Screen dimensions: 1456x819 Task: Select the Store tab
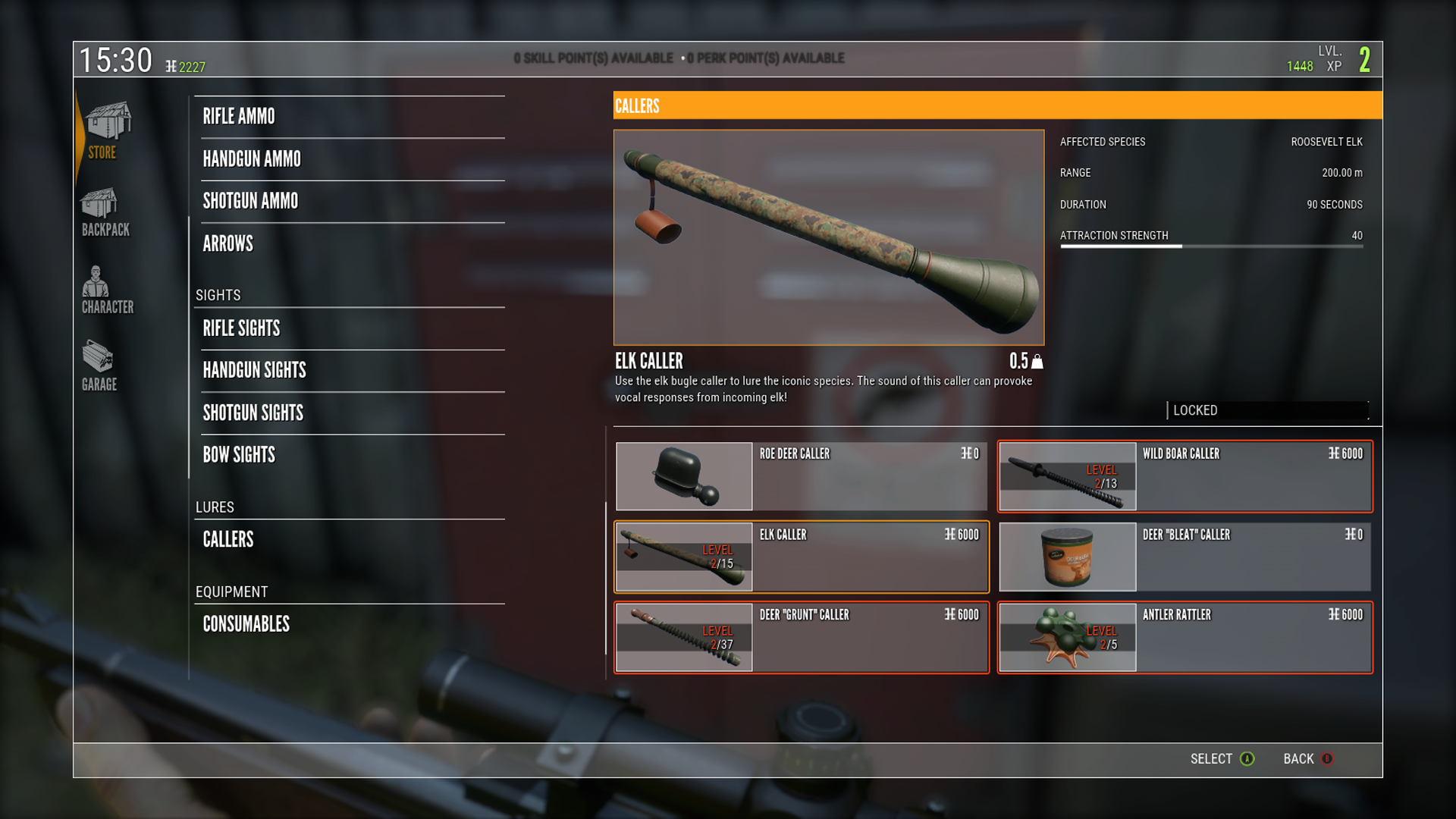tap(105, 131)
